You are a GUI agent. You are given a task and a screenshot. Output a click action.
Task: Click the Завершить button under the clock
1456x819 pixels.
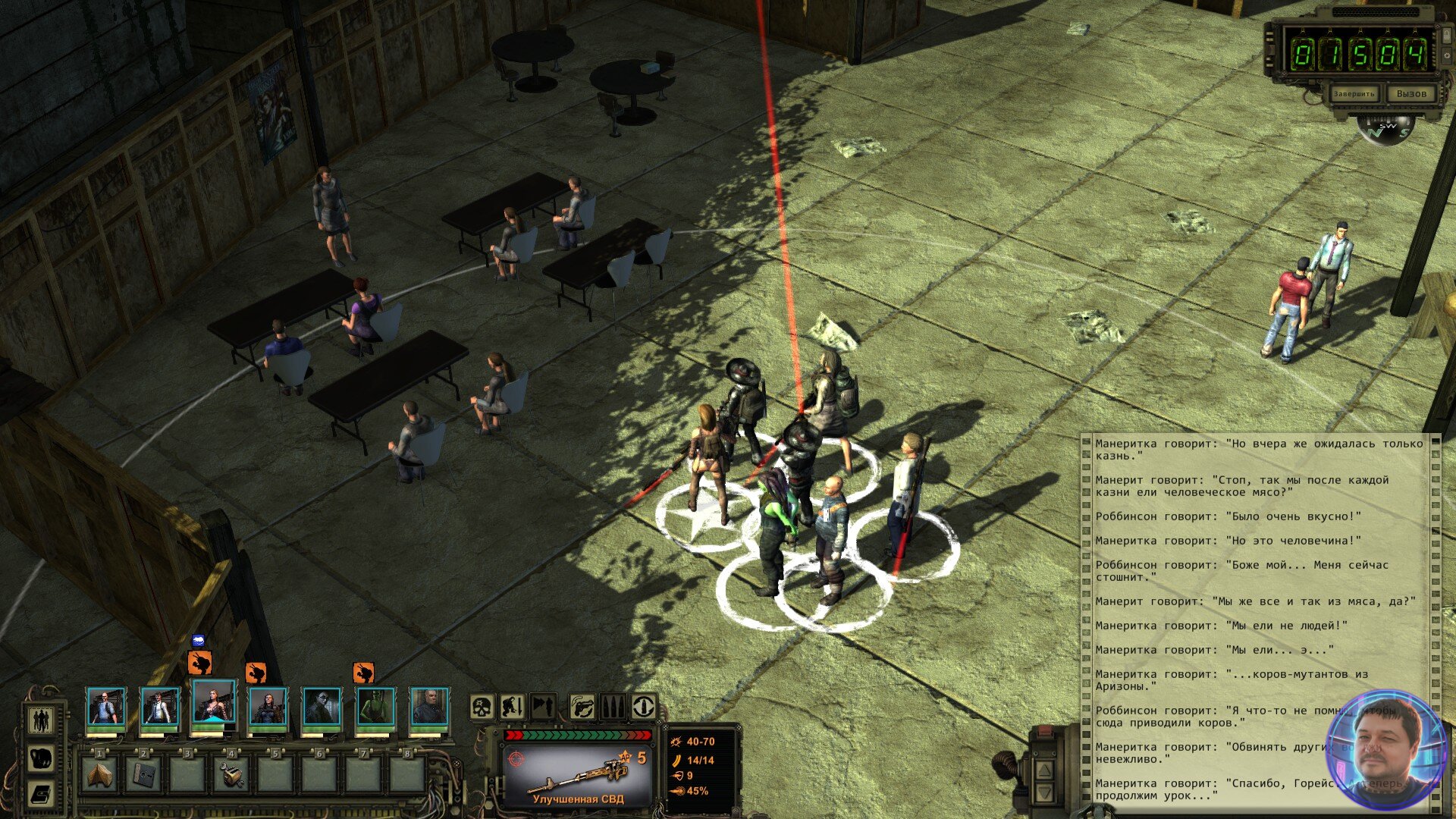click(x=1354, y=94)
